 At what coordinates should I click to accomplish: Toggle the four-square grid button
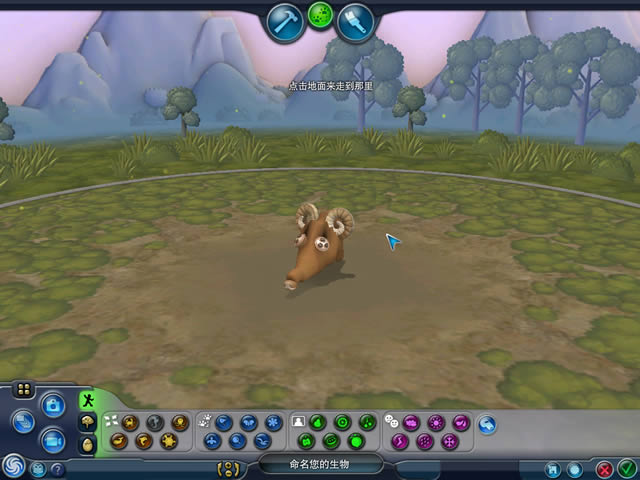pyautogui.click(x=24, y=390)
